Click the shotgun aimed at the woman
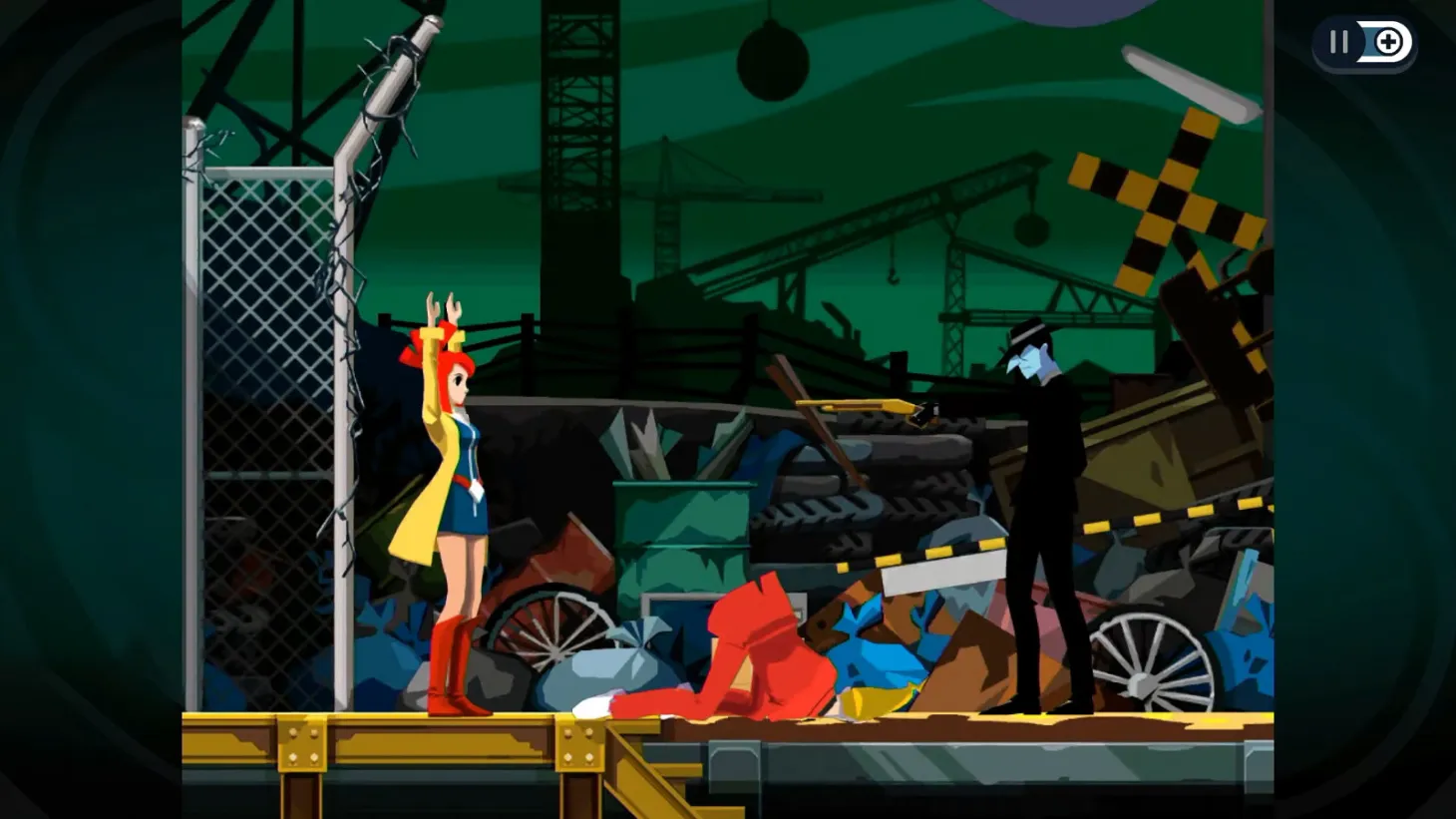Screen dimensions: 1456x819 (x=863, y=407)
